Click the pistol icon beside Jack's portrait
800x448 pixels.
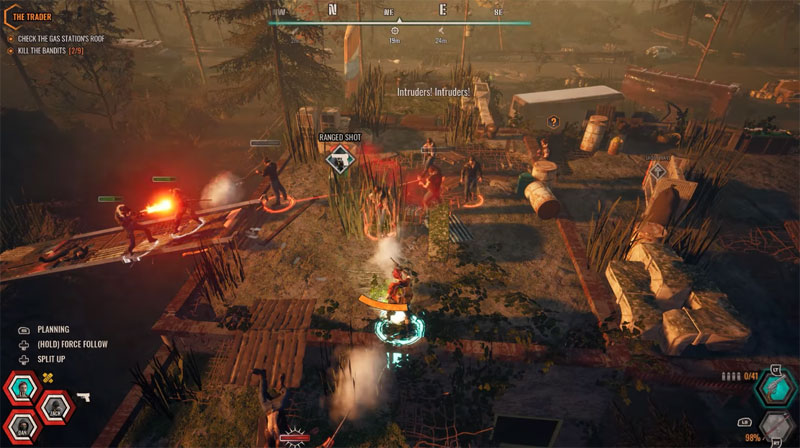83,398
